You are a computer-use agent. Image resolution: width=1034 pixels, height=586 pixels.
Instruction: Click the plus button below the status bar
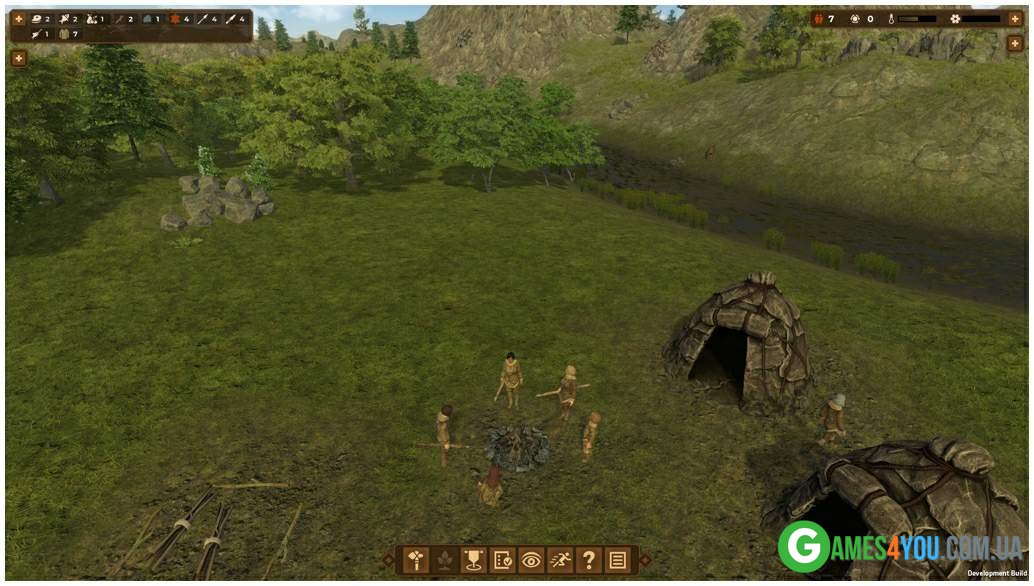1015,44
